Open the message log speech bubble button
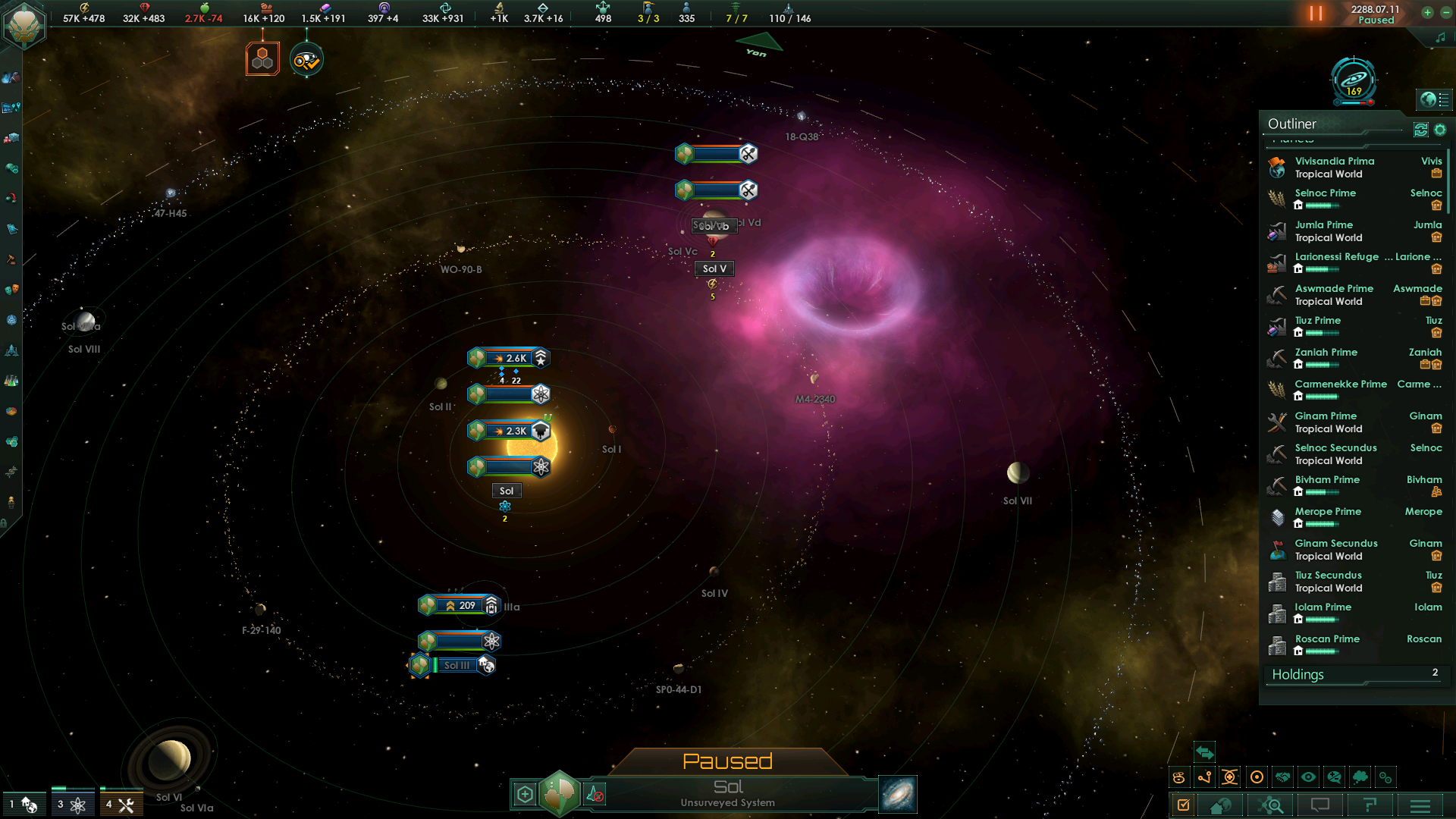Image resolution: width=1456 pixels, height=819 pixels. click(1319, 805)
